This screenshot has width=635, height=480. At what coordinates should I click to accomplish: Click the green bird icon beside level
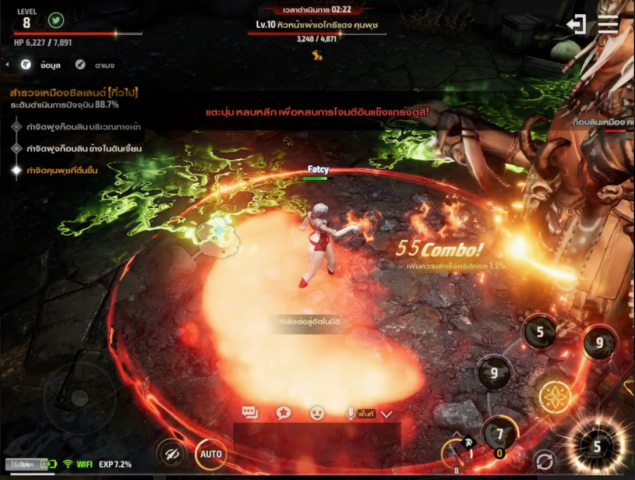click(x=56, y=20)
